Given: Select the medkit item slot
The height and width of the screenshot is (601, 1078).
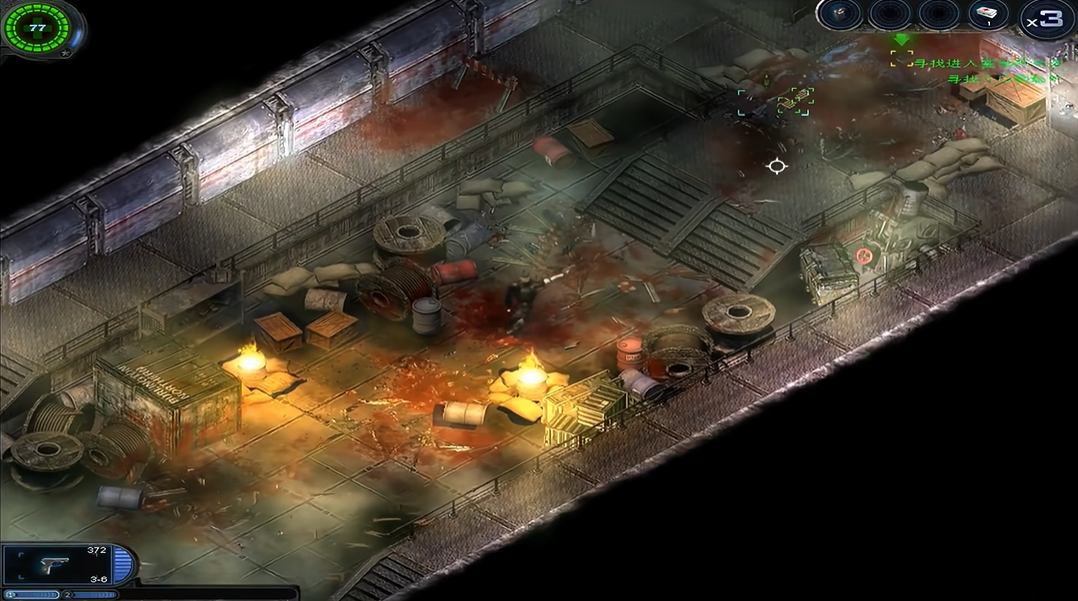Looking at the screenshot, I should click(989, 14).
